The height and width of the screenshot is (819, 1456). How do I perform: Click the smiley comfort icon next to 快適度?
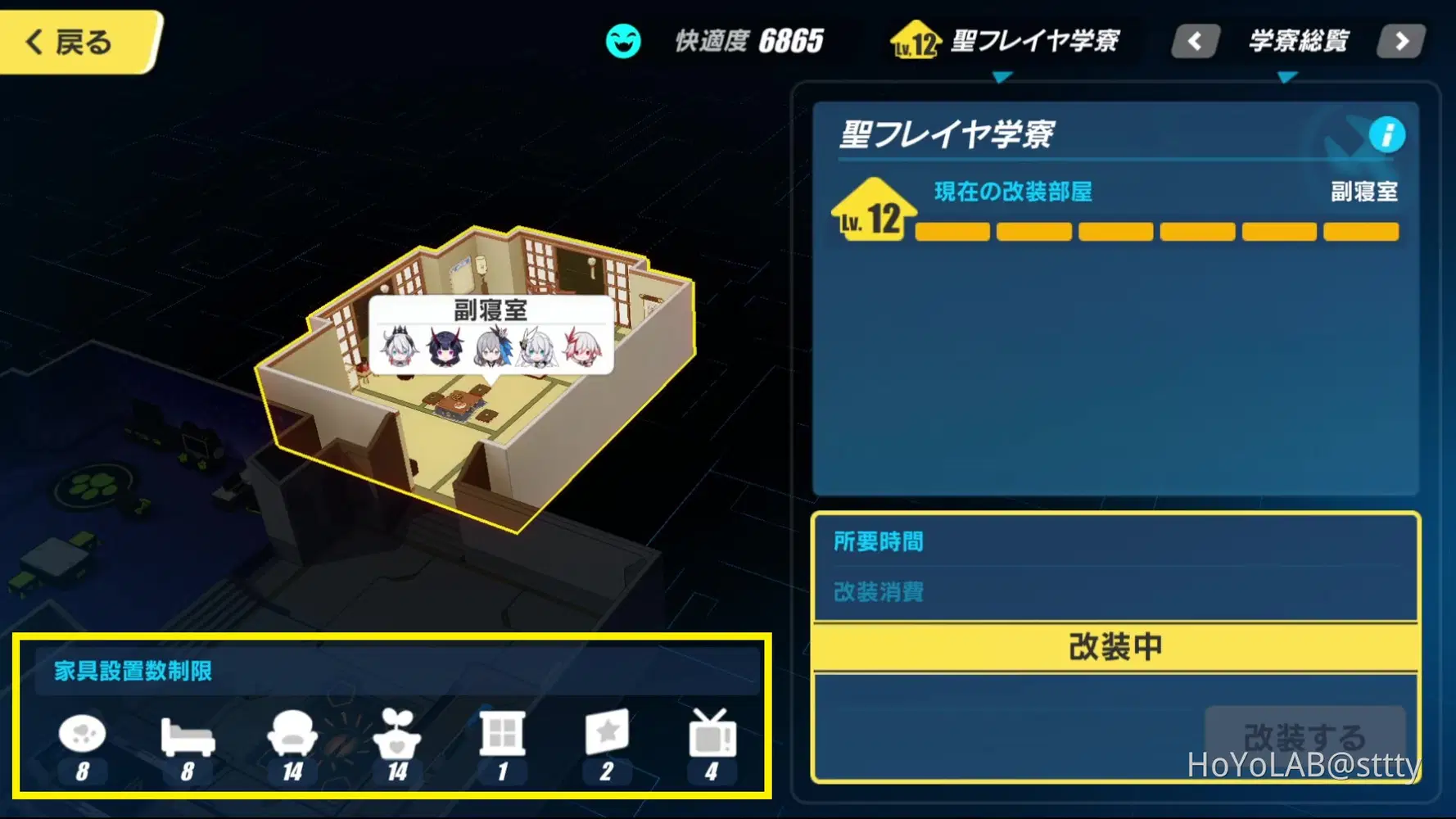(x=623, y=40)
